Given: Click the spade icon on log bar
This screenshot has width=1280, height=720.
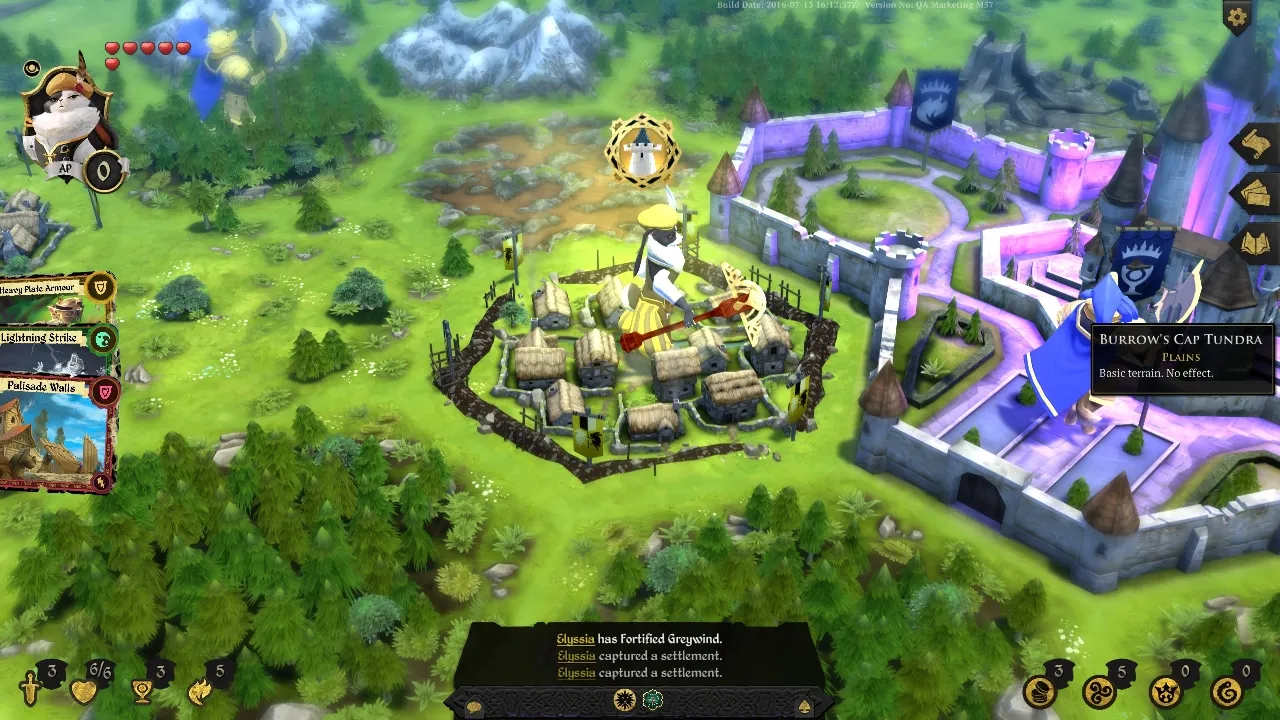Looking at the screenshot, I should (x=804, y=707).
